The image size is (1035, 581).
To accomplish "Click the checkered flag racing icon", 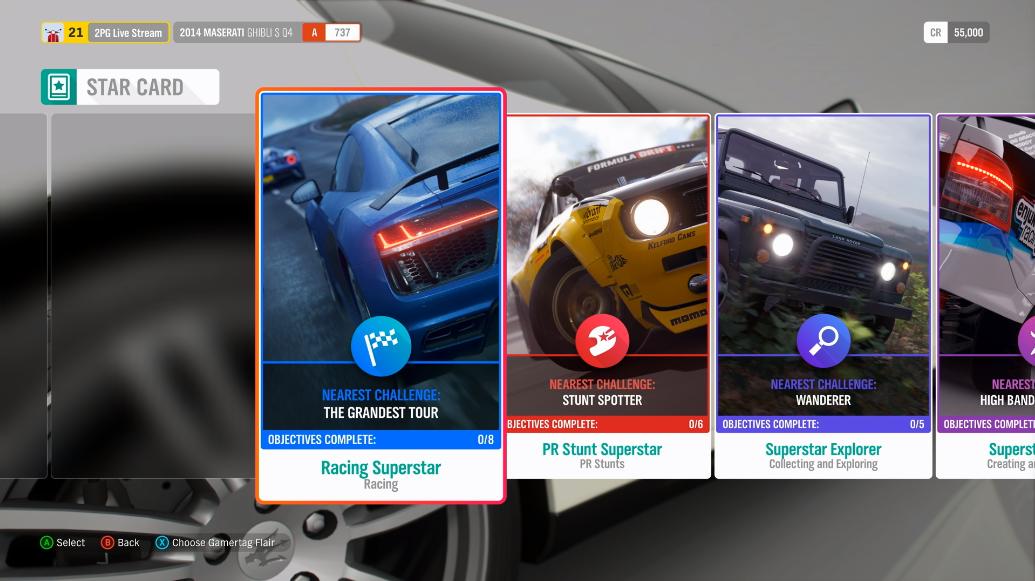I will (381, 346).
